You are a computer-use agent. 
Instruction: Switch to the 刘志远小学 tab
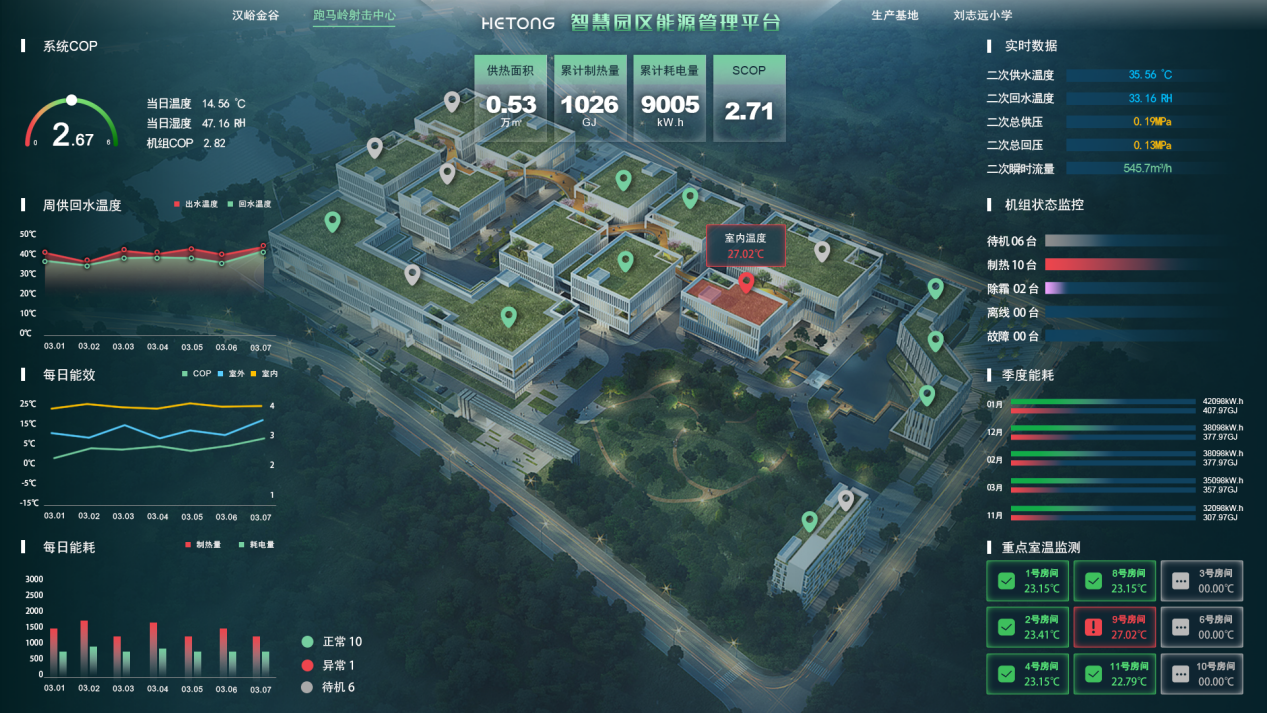(x=982, y=16)
